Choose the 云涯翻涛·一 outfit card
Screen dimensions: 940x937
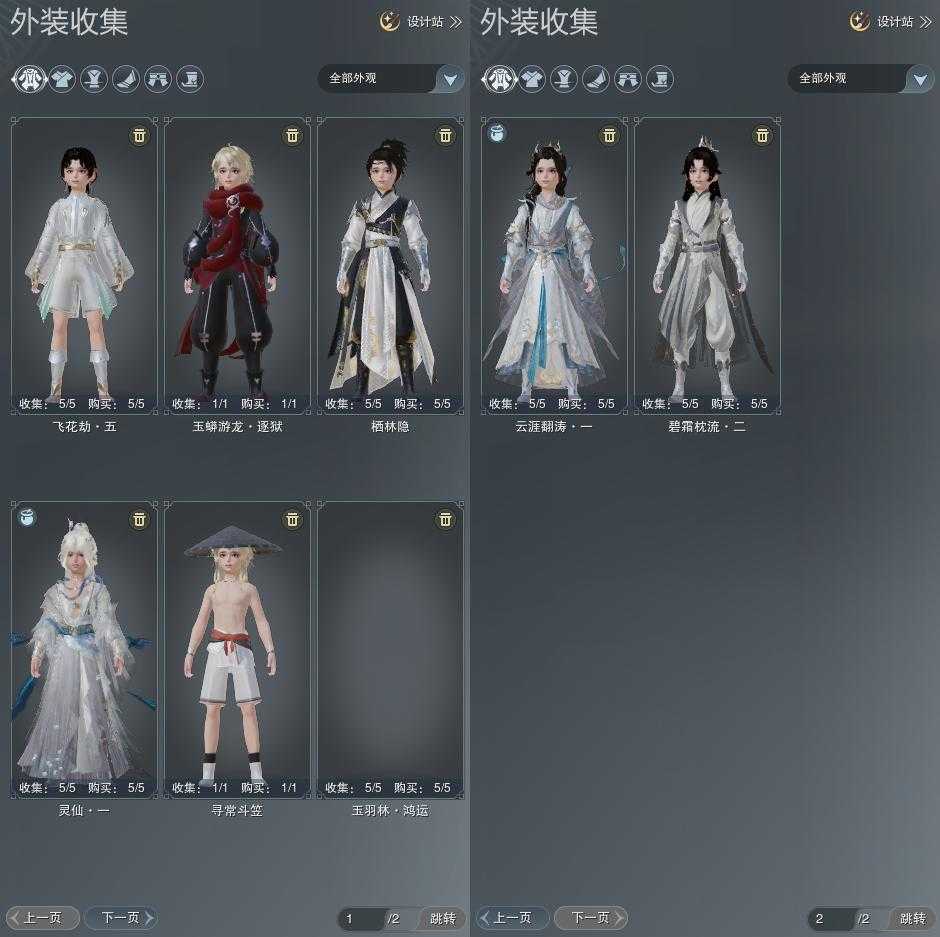coord(554,265)
